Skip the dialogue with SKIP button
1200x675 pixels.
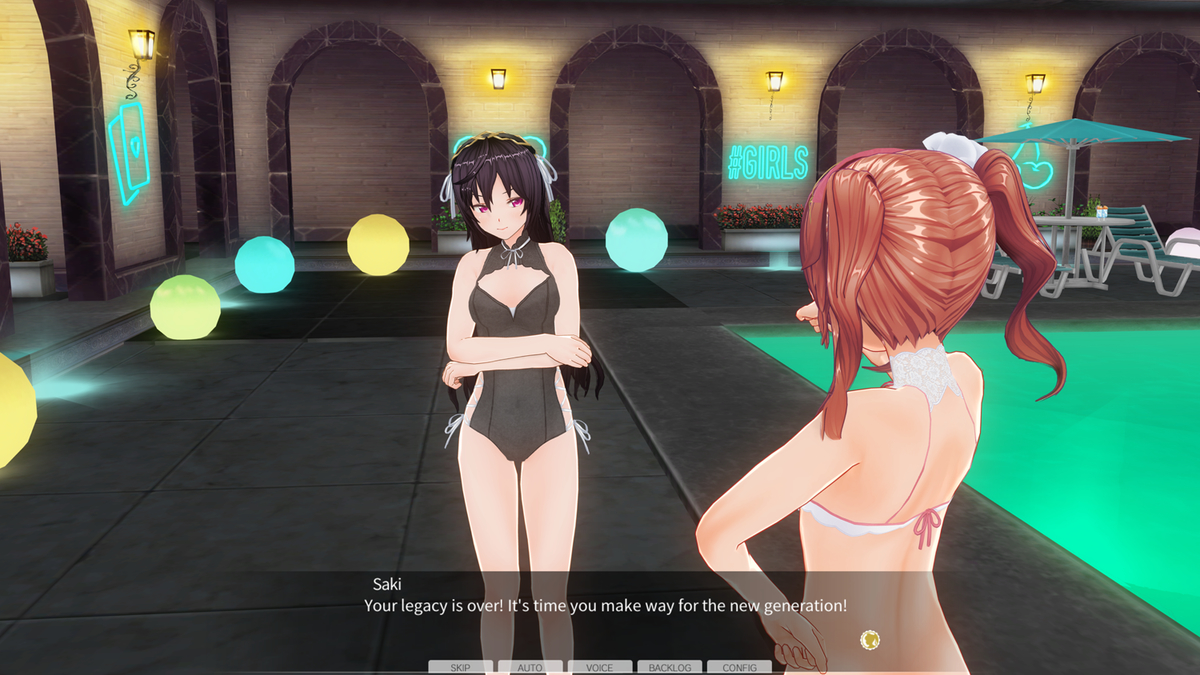tap(460, 667)
